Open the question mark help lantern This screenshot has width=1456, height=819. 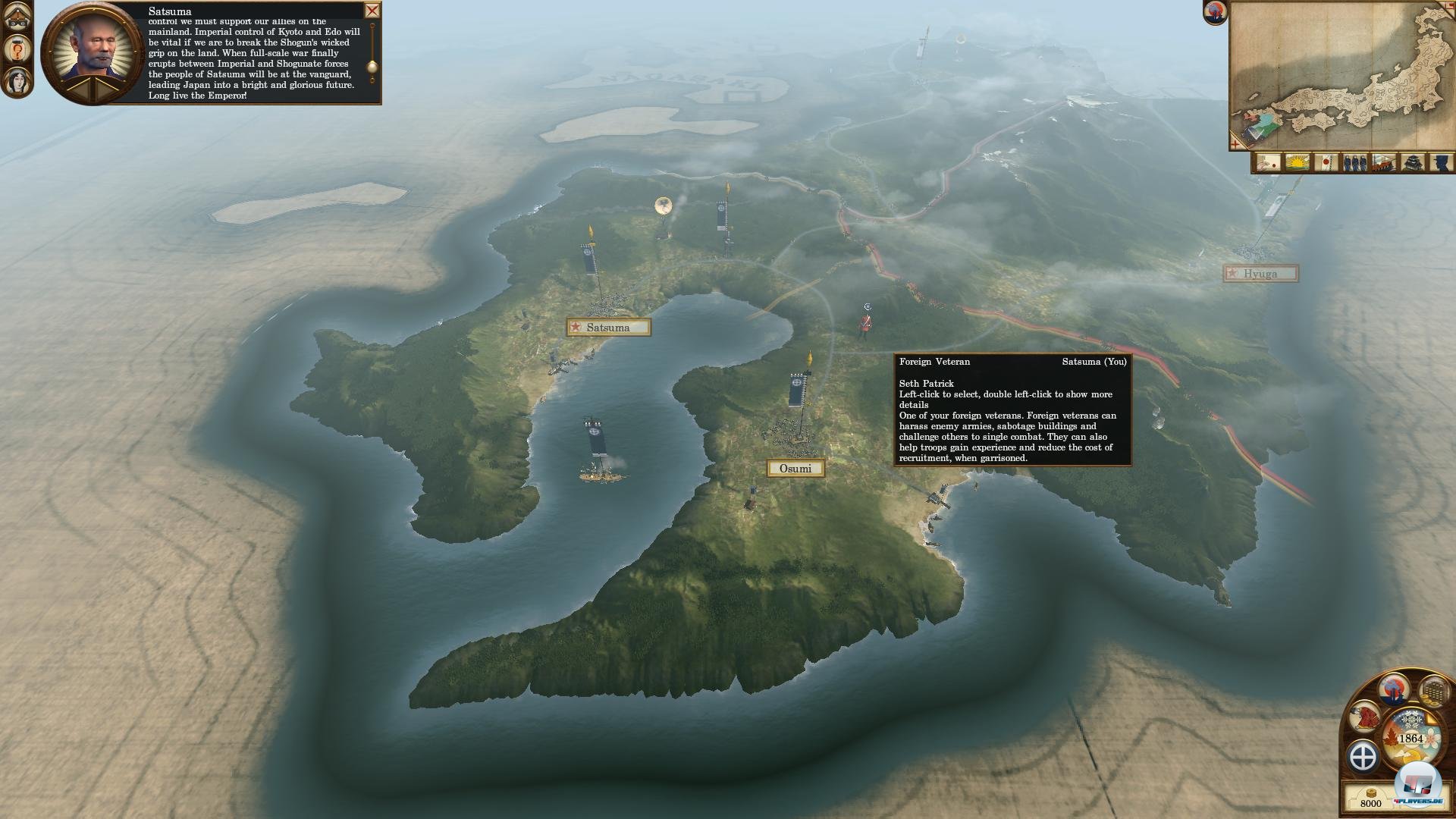click(x=17, y=49)
